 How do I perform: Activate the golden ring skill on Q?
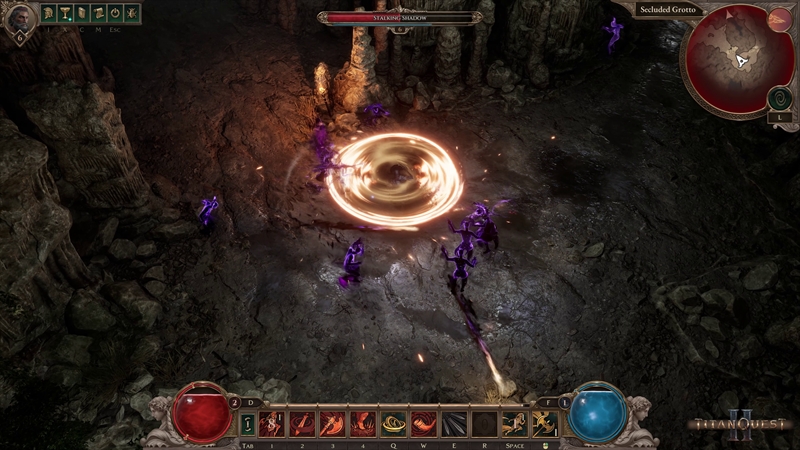393,423
